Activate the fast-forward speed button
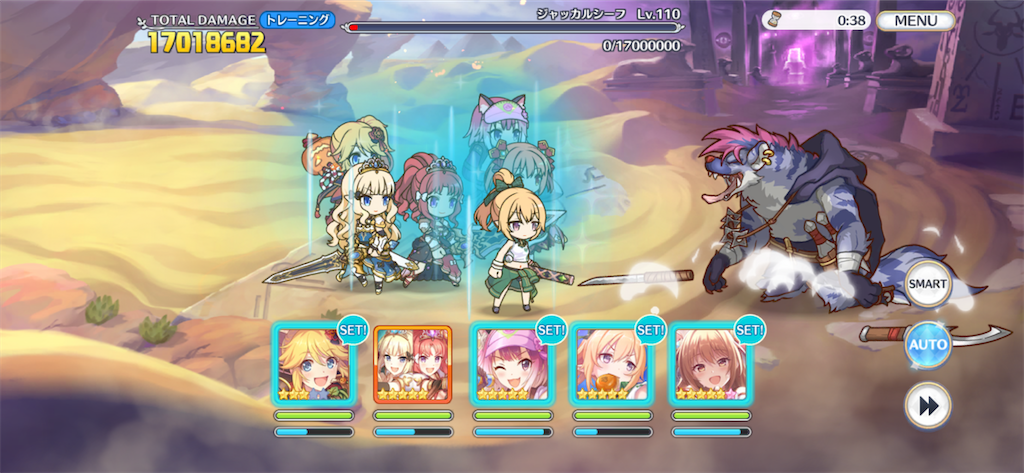The width and height of the screenshot is (1024, 473). click(x=927, y=405)
